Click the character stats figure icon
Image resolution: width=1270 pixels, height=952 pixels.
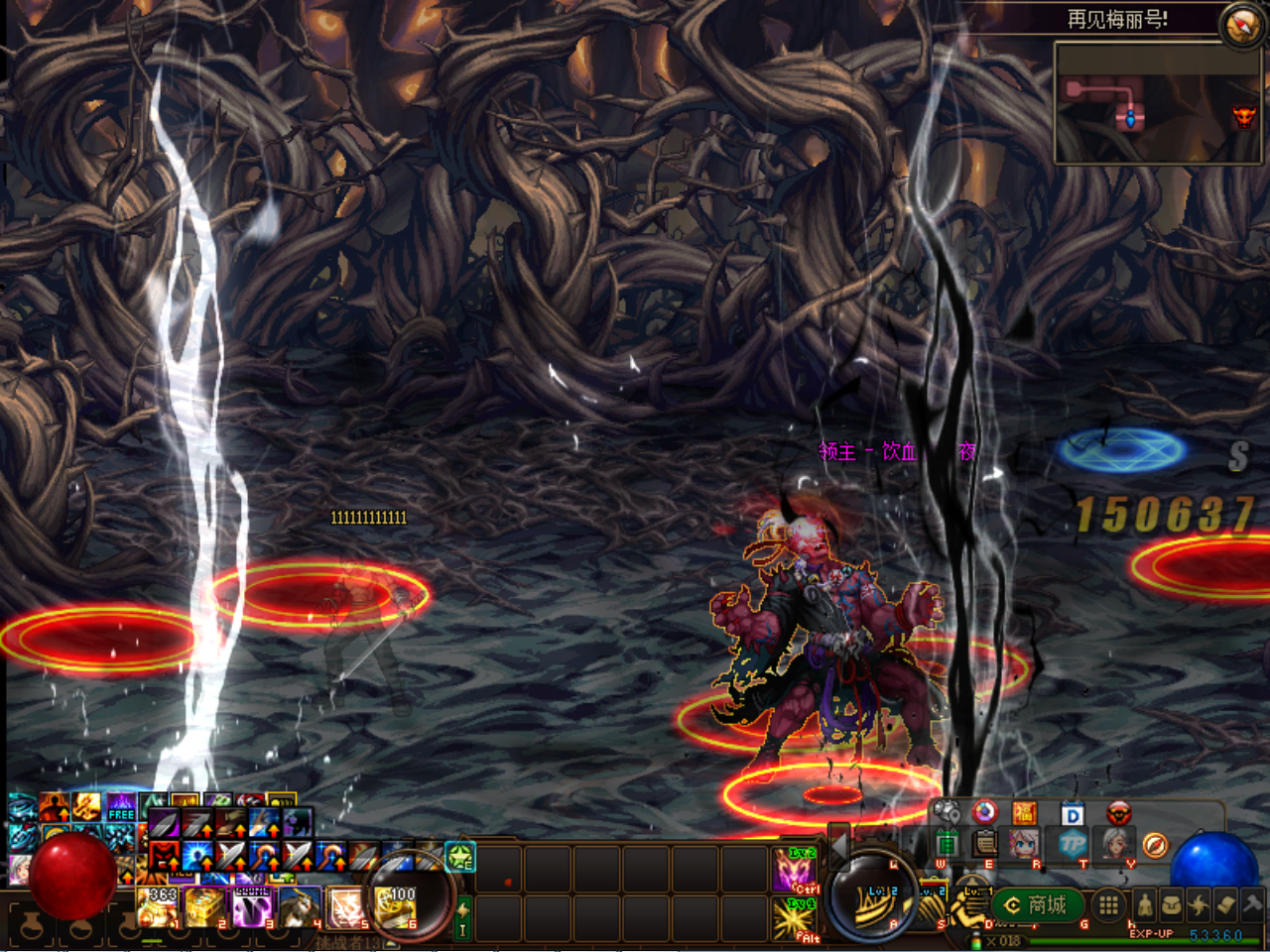tap(1144, 905)
